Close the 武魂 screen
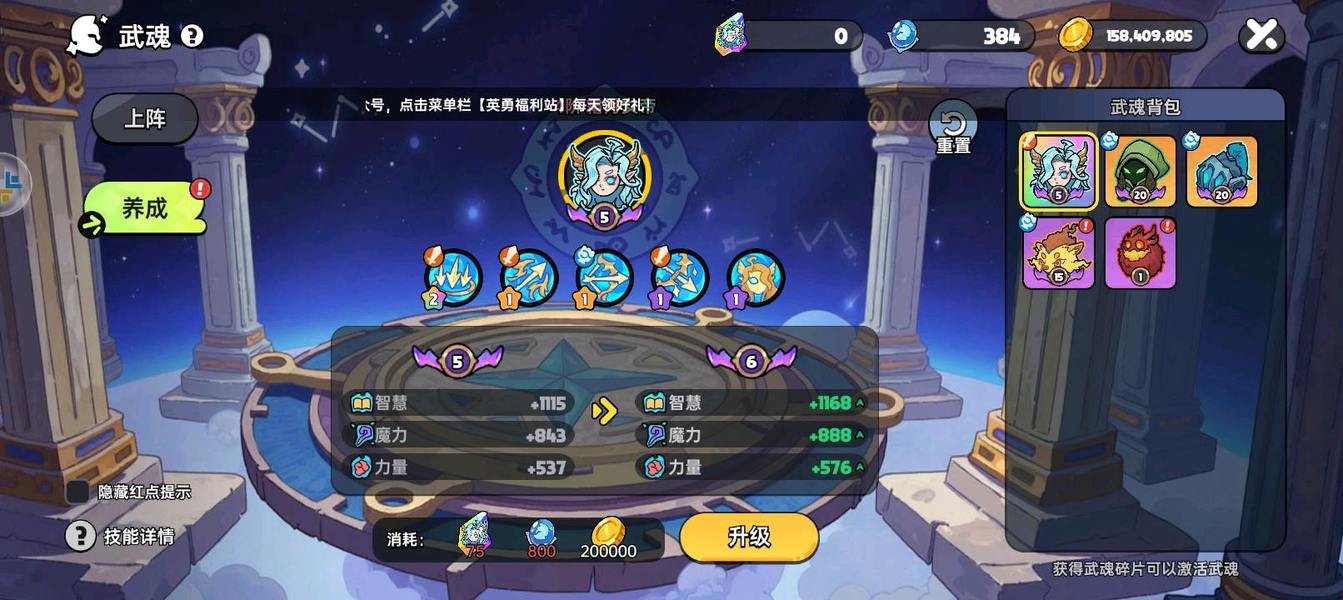Viewport: 1343px width, 600px height. [1261, 36]
